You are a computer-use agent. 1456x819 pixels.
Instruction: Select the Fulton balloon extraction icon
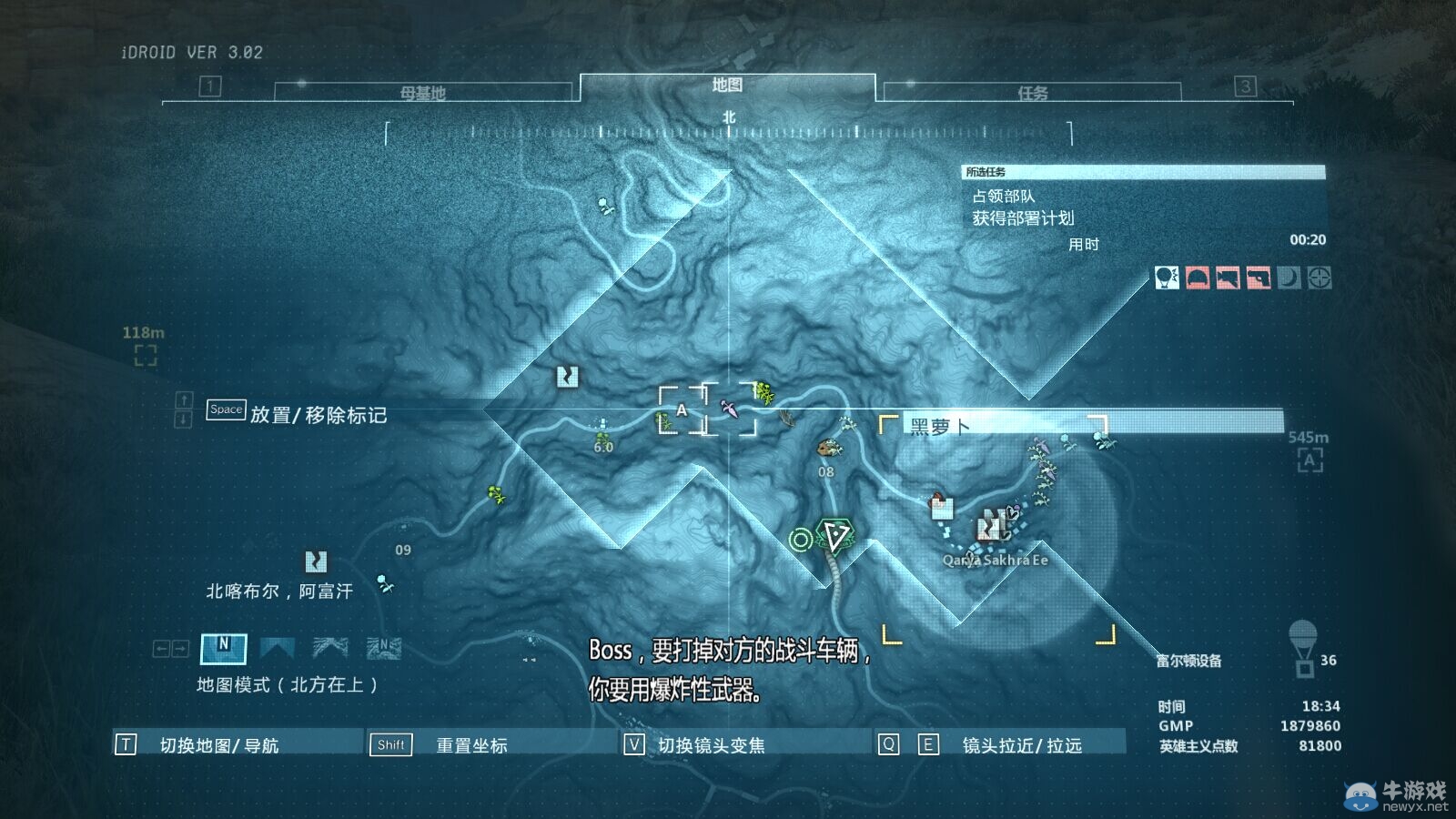pos(1166,278)
